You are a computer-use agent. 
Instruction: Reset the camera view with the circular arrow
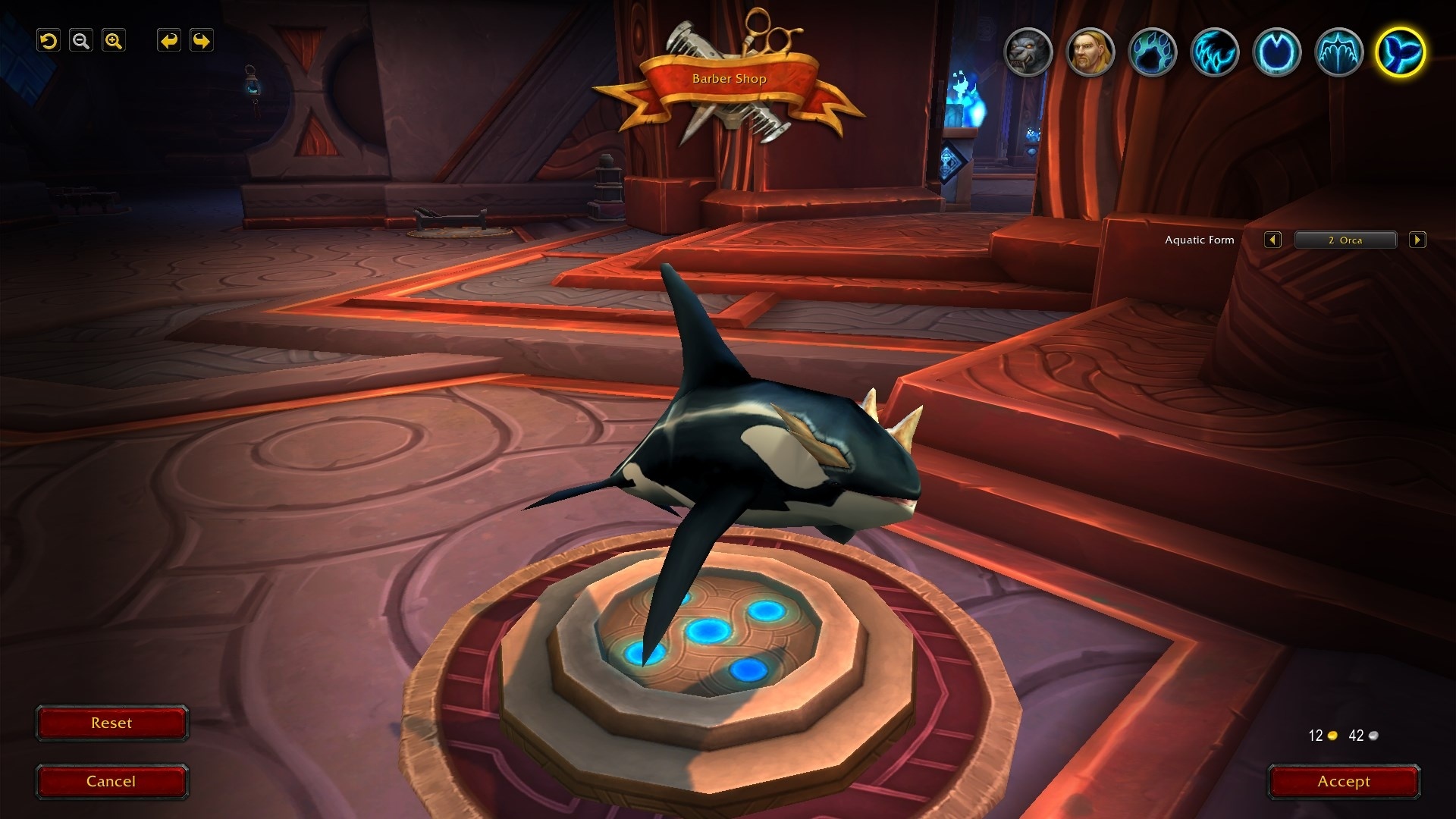coord(49,41)
